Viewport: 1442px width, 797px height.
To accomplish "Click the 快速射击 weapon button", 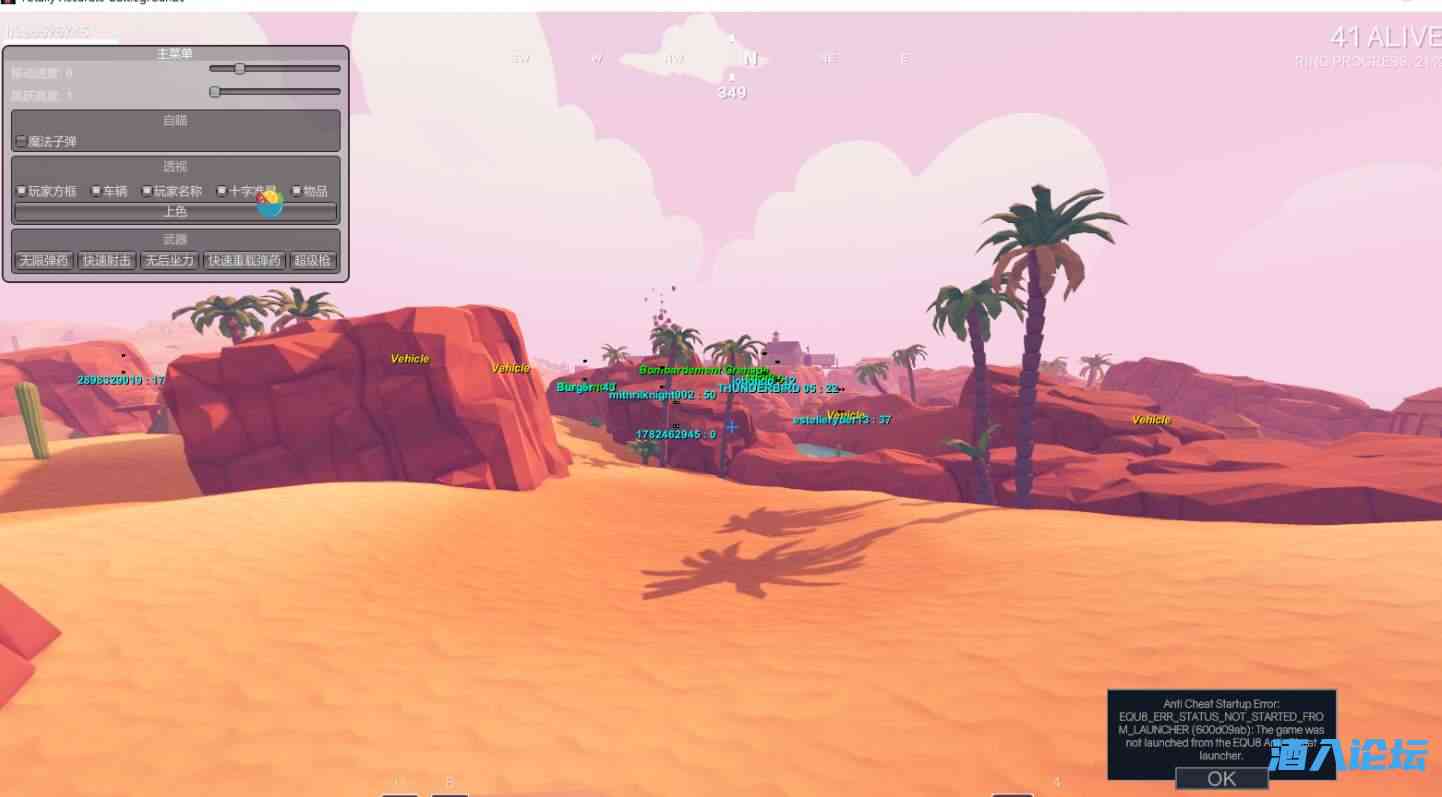I will pyautogui.click(x=106, y=260).
